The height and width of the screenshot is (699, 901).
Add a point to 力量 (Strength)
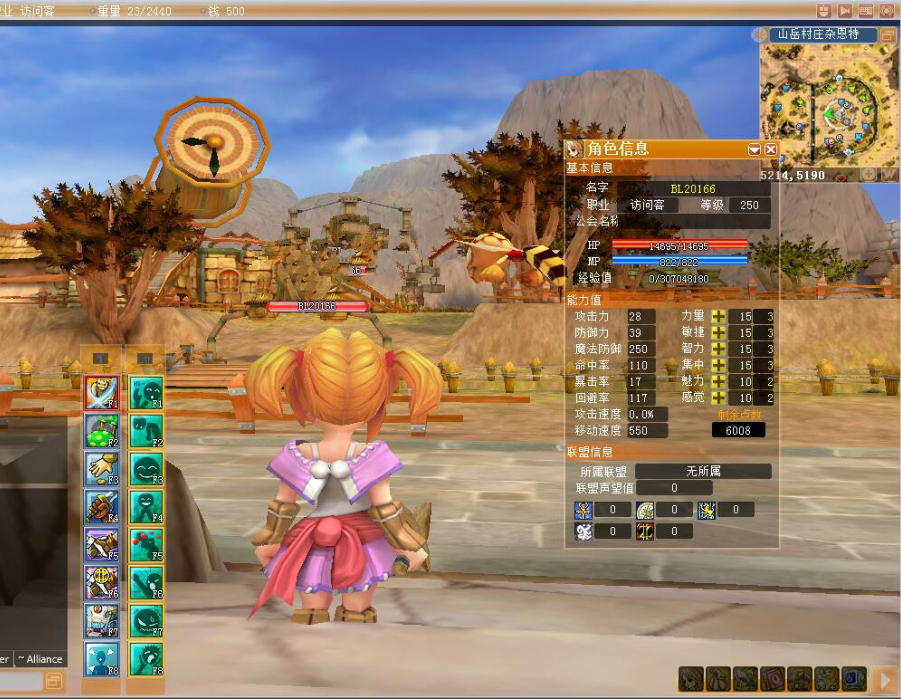(718, 317)
